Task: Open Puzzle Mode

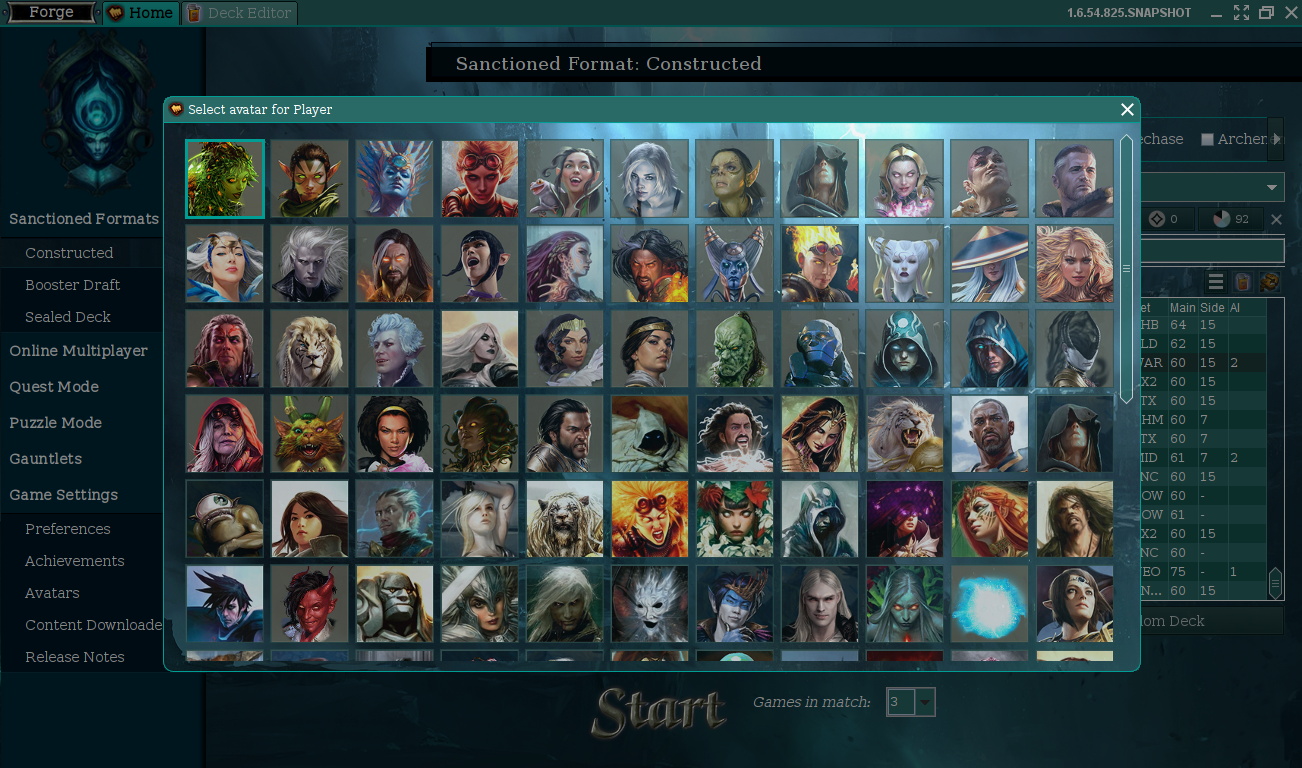Action: (x=56, y=423)
